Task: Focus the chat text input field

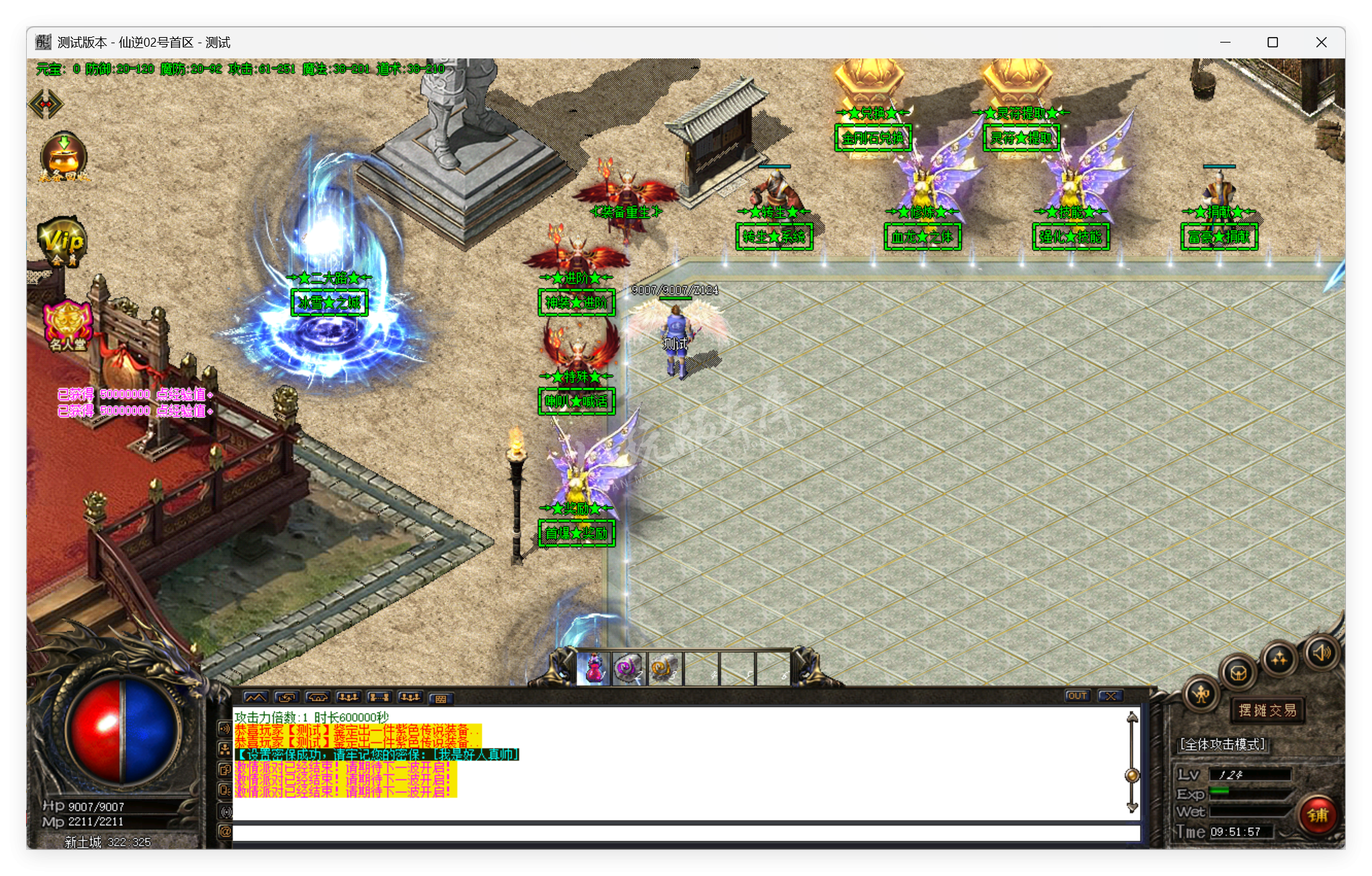Action: click(685, 833)
